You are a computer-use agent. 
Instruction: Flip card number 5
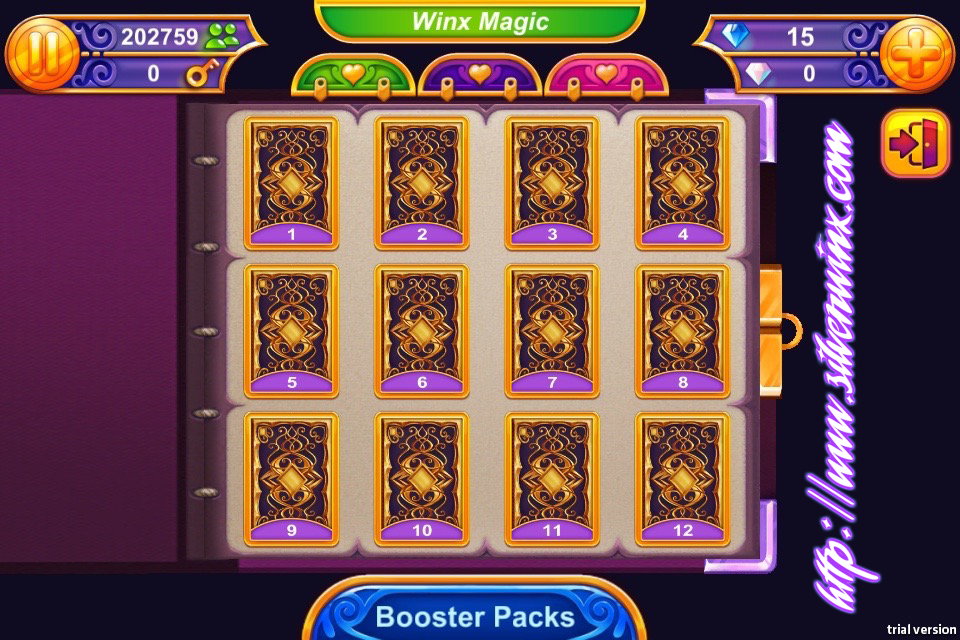(291, 329)
